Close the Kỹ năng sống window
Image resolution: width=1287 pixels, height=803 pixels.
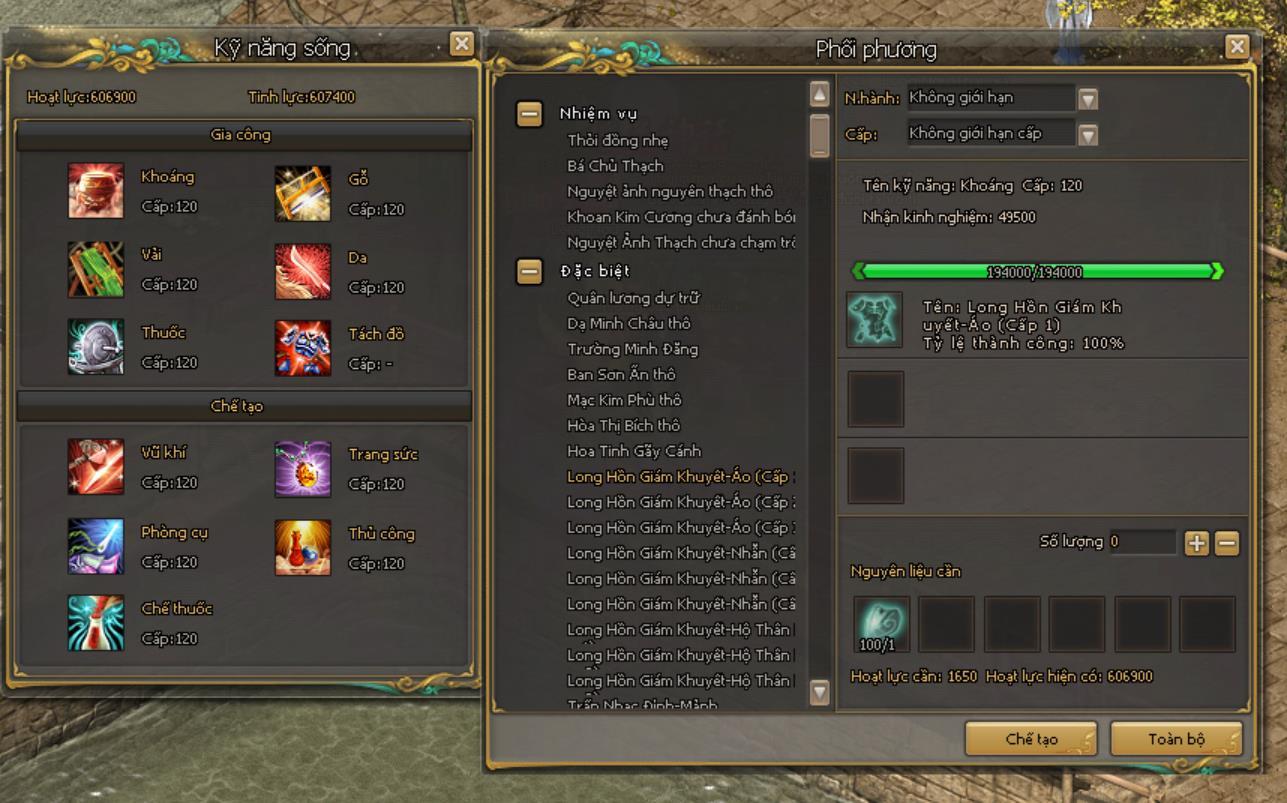[x=461, y=43]
